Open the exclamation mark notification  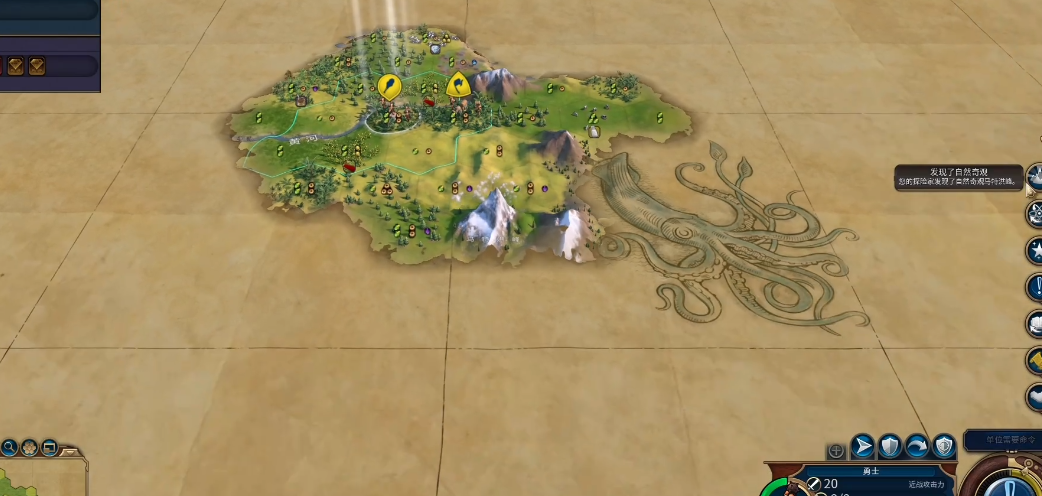click(x=1034, y=287)
